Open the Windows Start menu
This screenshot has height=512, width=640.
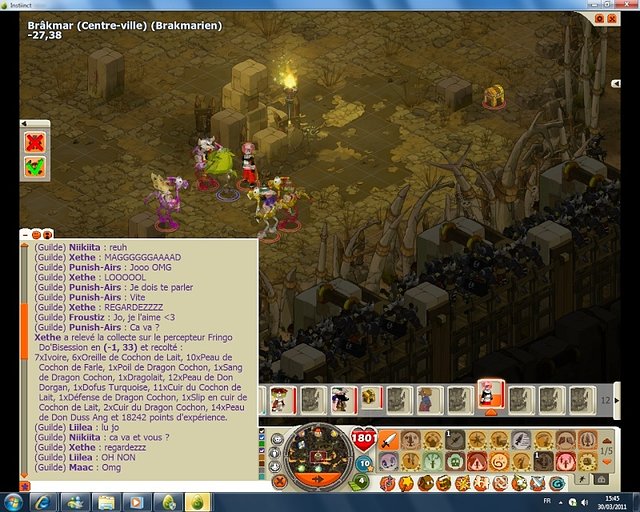[x=16, y=500]
